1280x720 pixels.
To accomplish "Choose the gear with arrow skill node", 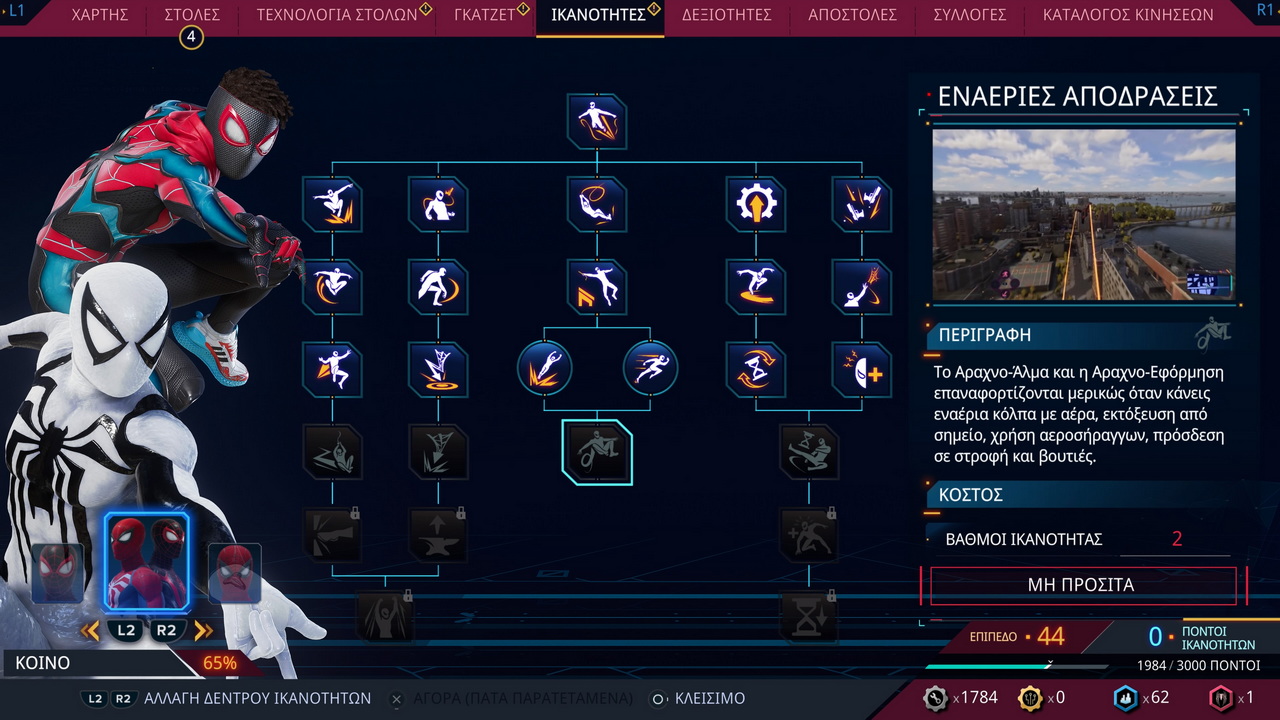I will tap(755, 204).
